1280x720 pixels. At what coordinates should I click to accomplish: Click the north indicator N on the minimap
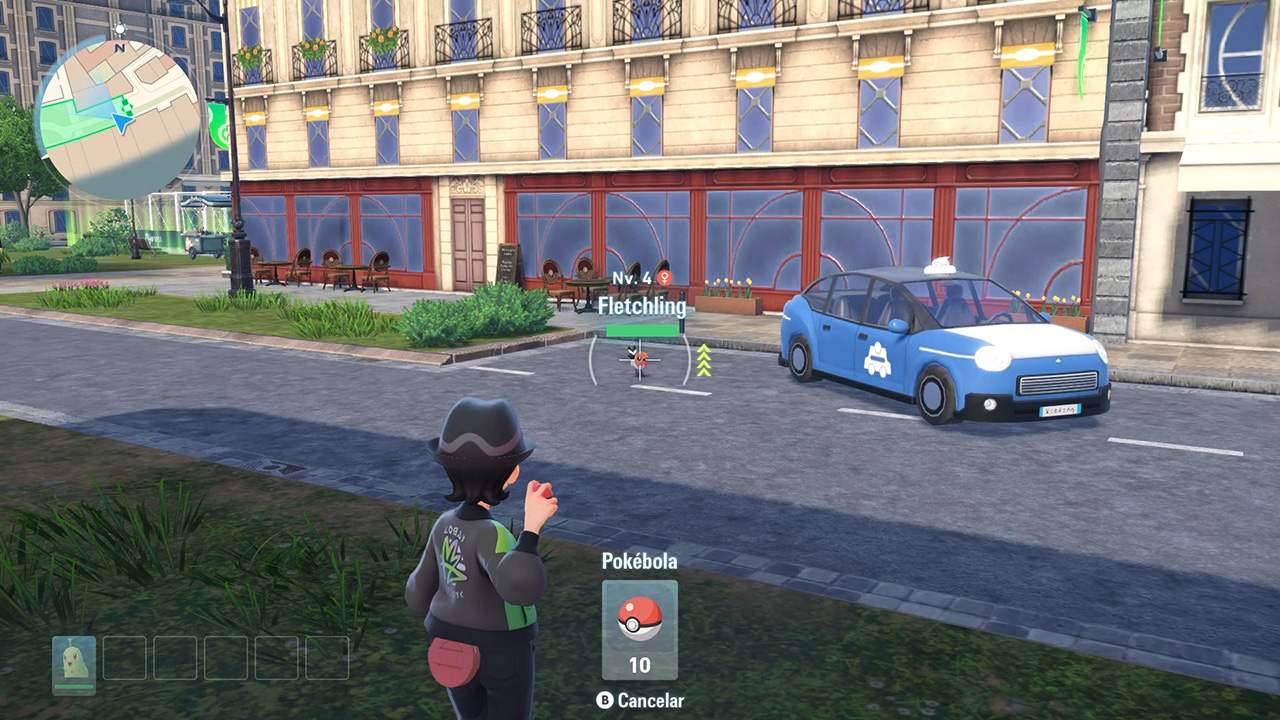pos(119,48)
